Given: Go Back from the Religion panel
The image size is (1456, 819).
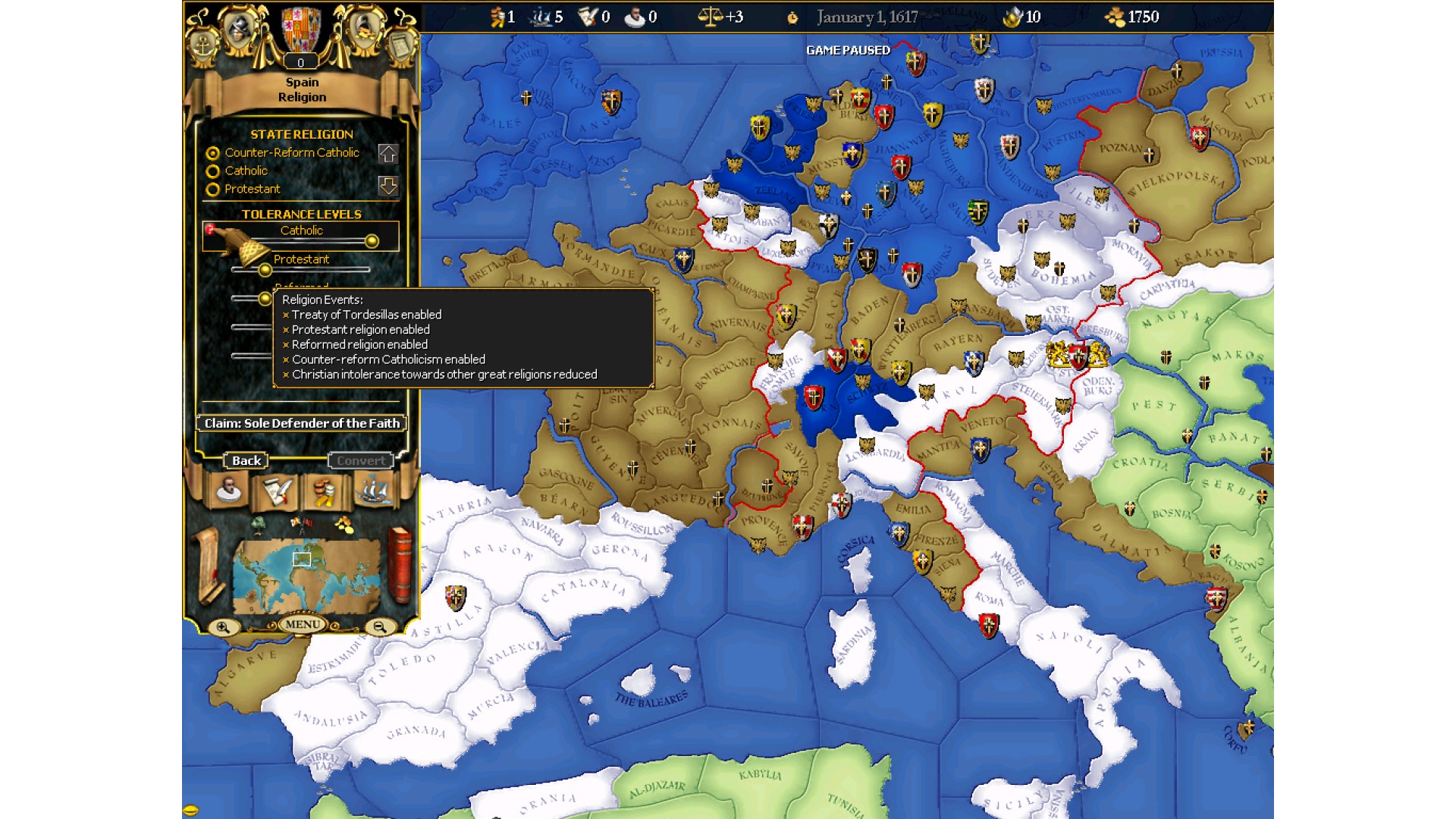Looking at the screenshot, I should pos(246,460).
